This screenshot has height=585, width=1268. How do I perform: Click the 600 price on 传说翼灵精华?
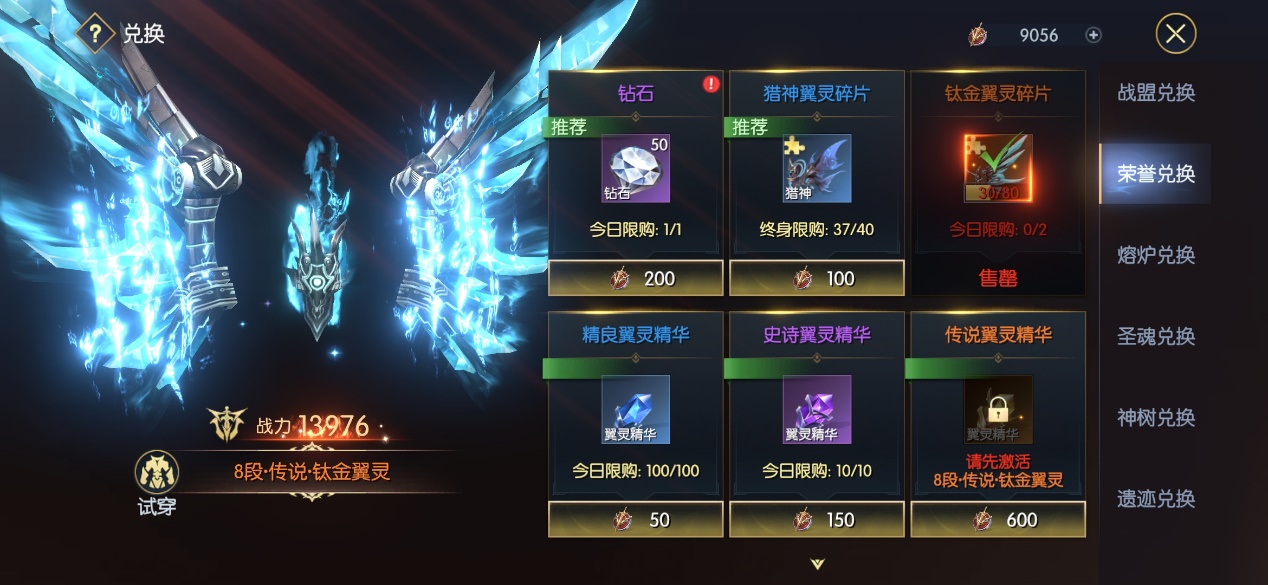coord(998,520)
